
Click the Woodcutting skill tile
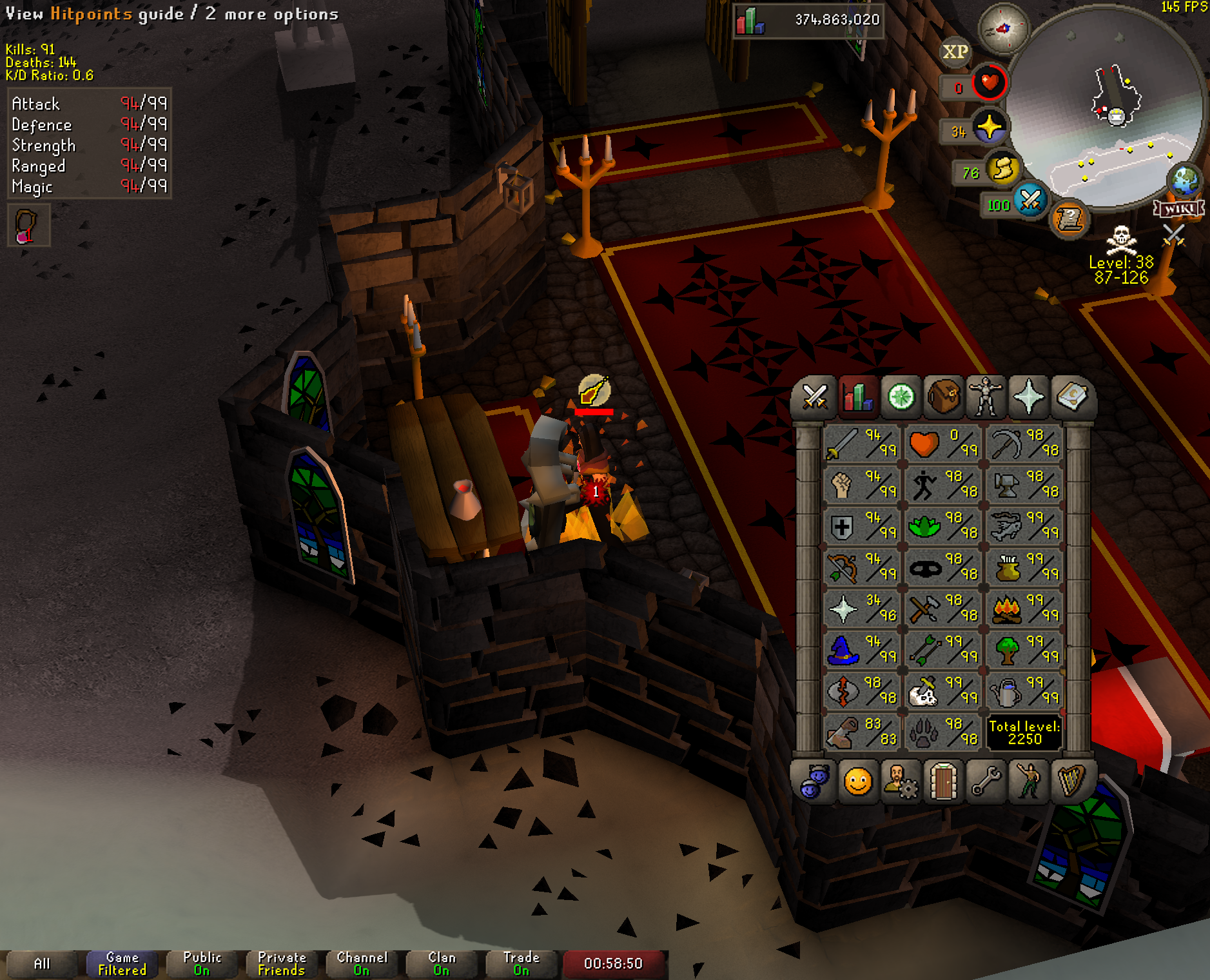click(x=1024, y=650)
